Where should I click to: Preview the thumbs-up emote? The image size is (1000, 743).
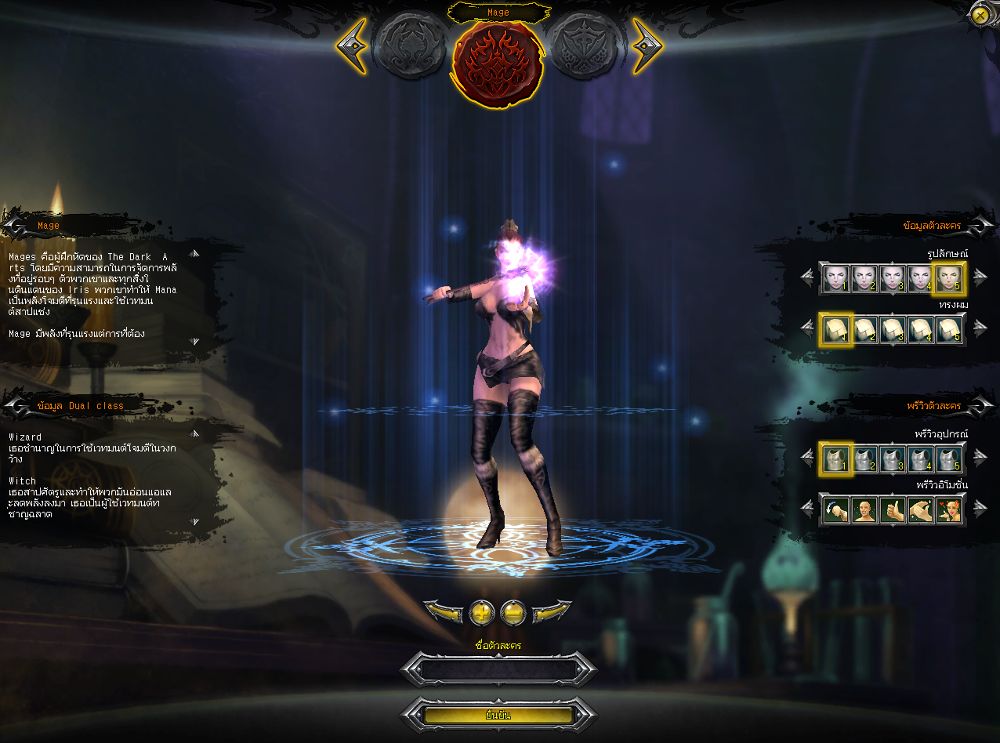click(893, 509)
